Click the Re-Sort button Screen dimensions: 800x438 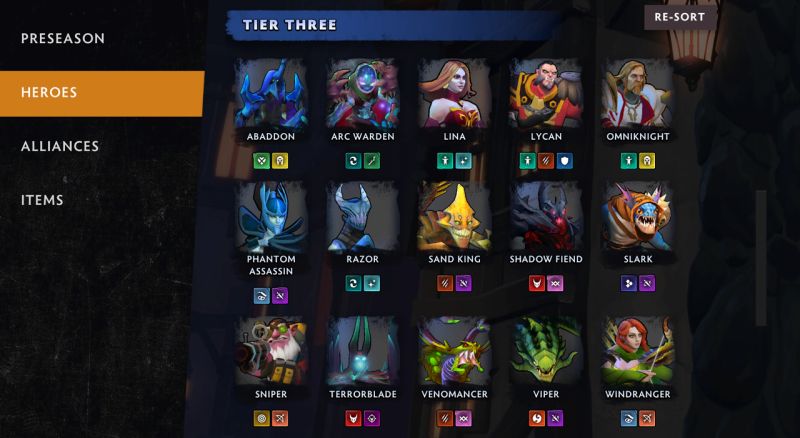[x=680, y=18]
